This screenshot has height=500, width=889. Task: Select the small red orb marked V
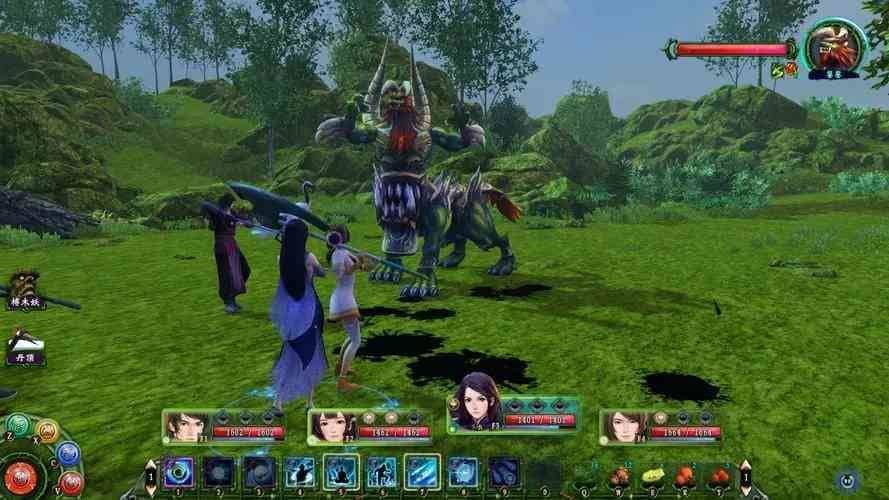click(71, 483)
